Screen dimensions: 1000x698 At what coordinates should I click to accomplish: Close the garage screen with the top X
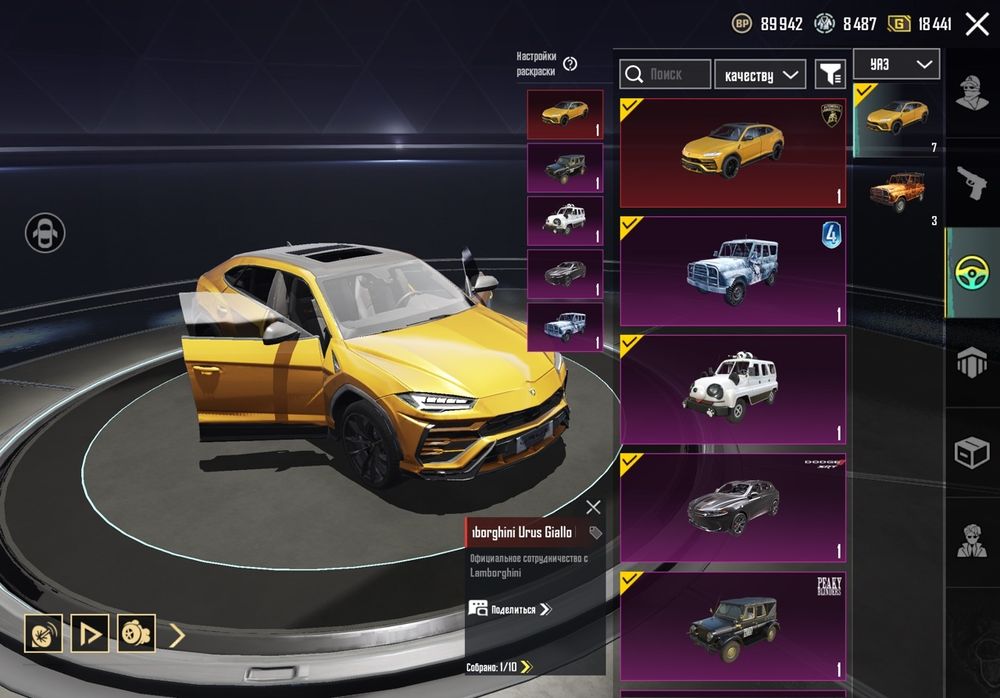coord(976,24)
